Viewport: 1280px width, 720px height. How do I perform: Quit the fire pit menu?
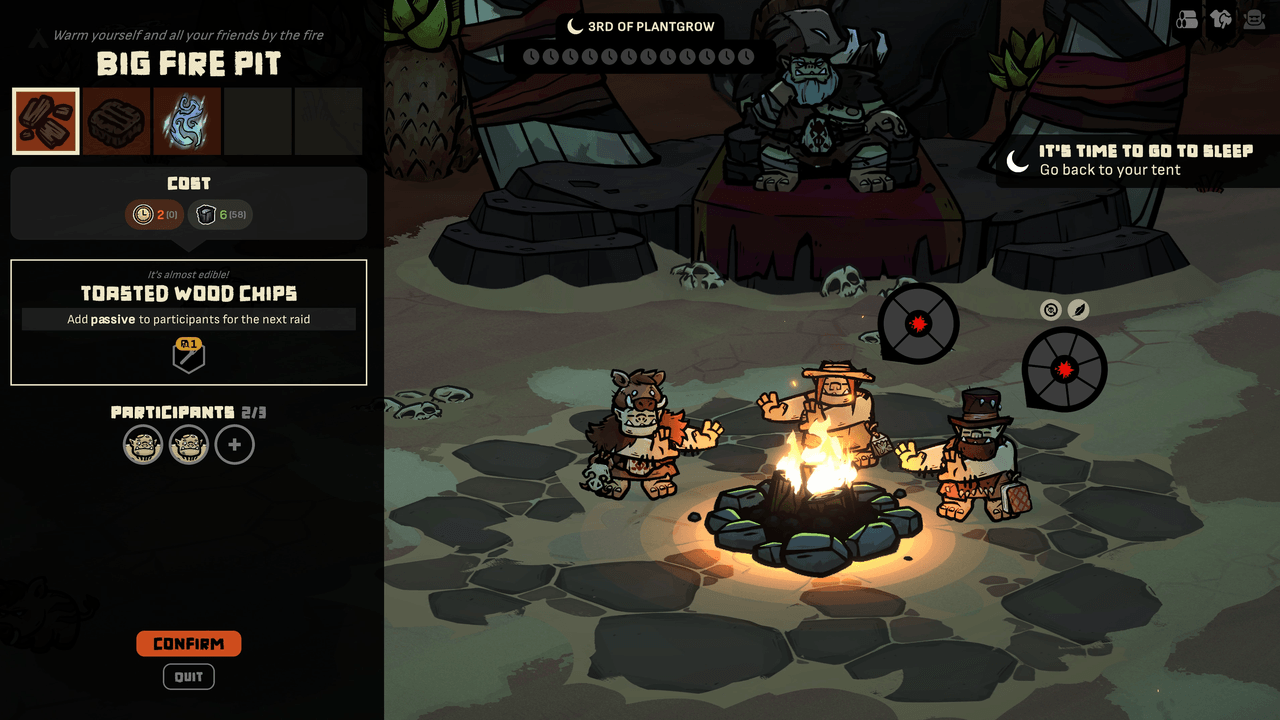189,677
